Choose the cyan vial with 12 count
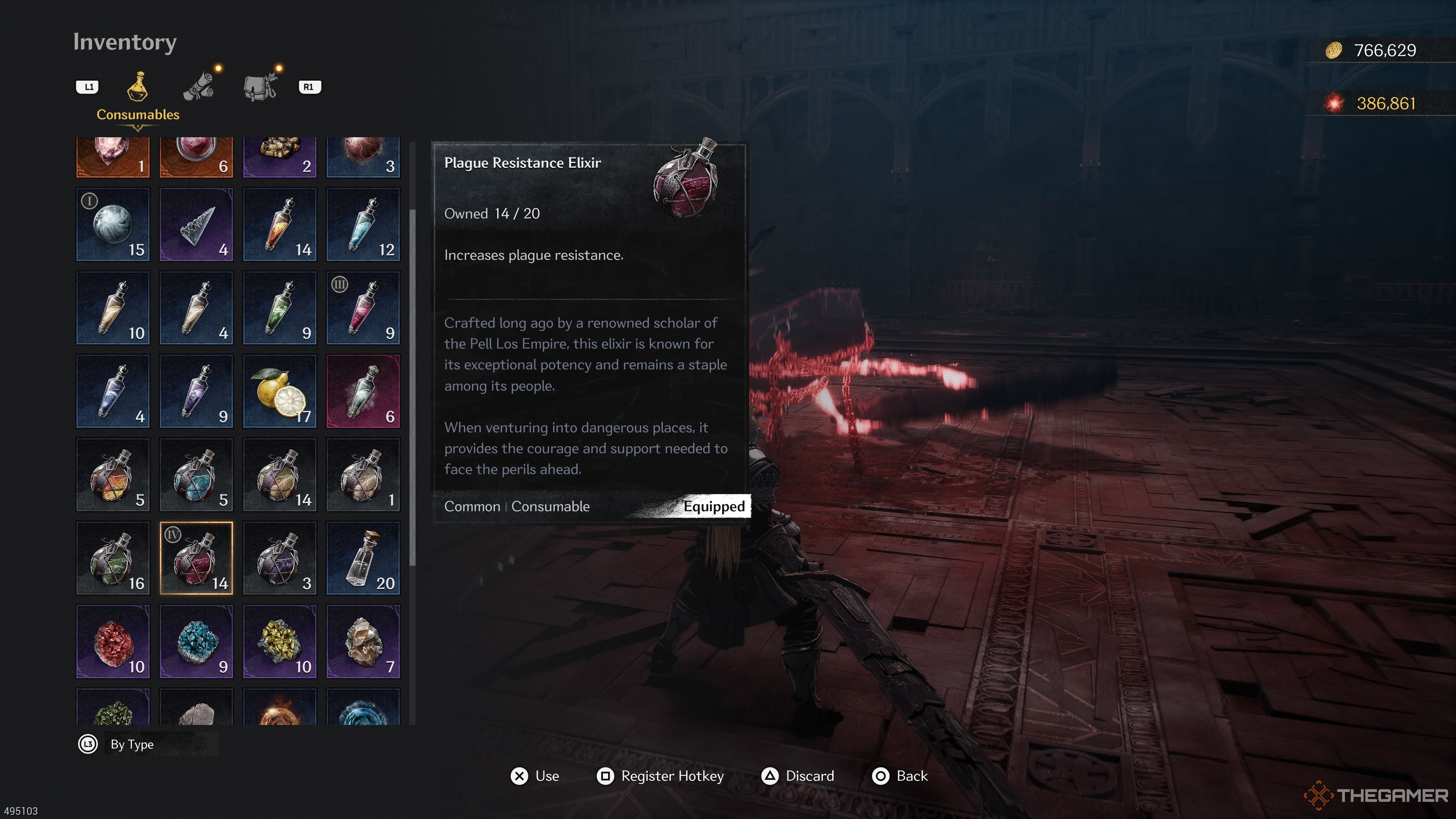This screenshot has height=819, width=1456. pos(363,224)
